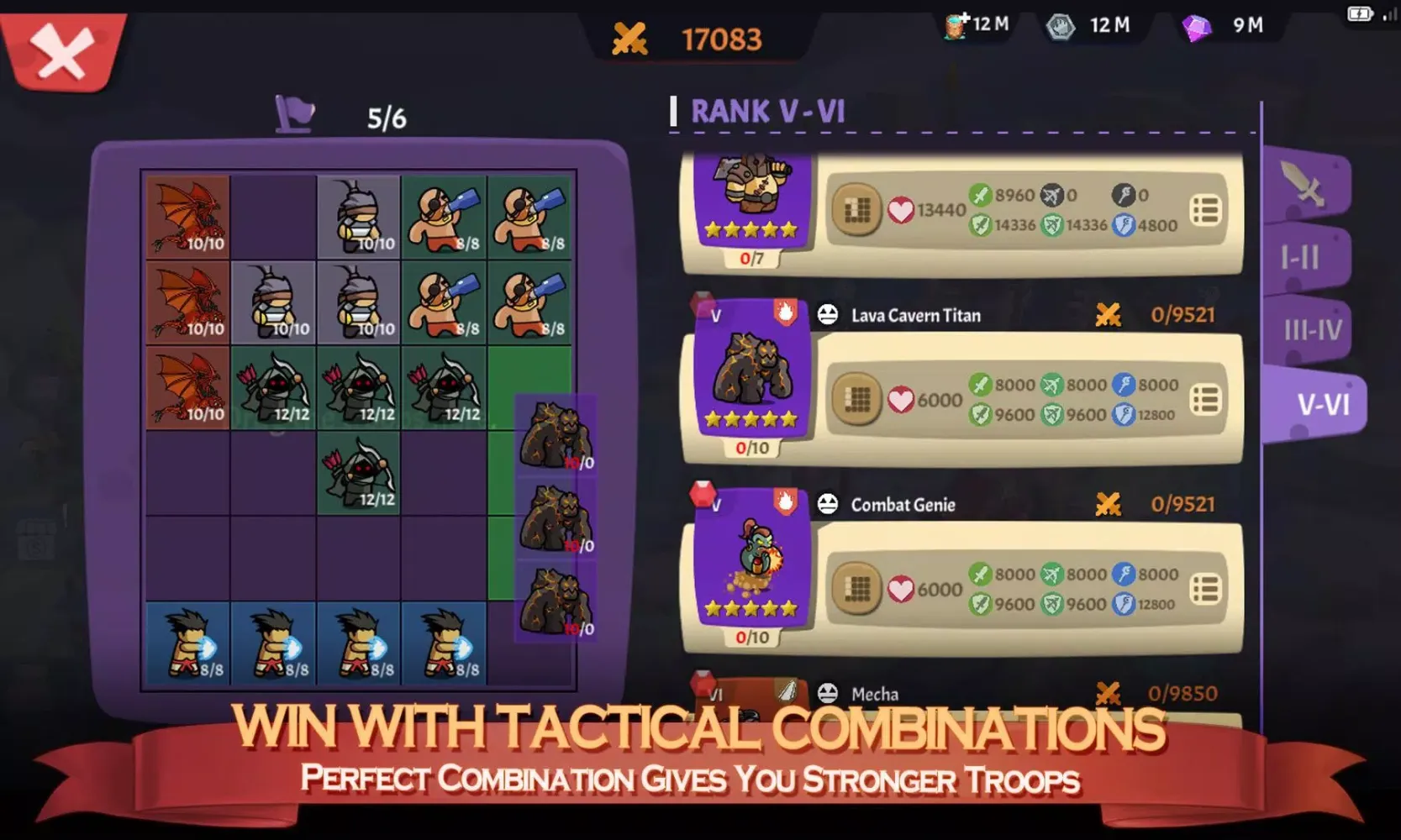Open the detailed stats list for Lava Cavern Titan
The height and width of the screenshot is (840, 1401).
click(1205, 399)
